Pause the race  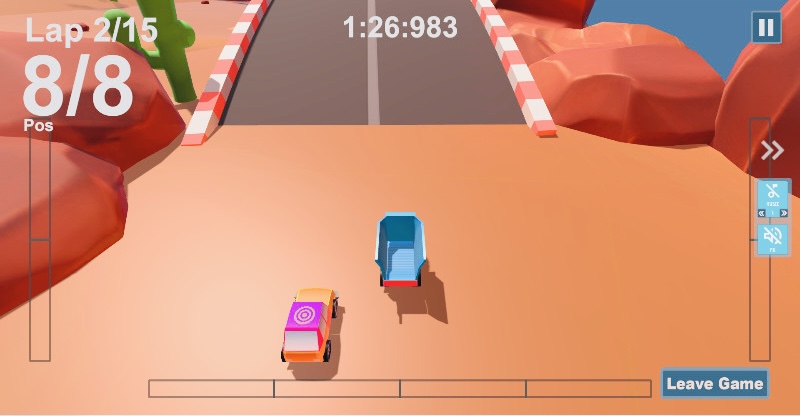[766, 27]
